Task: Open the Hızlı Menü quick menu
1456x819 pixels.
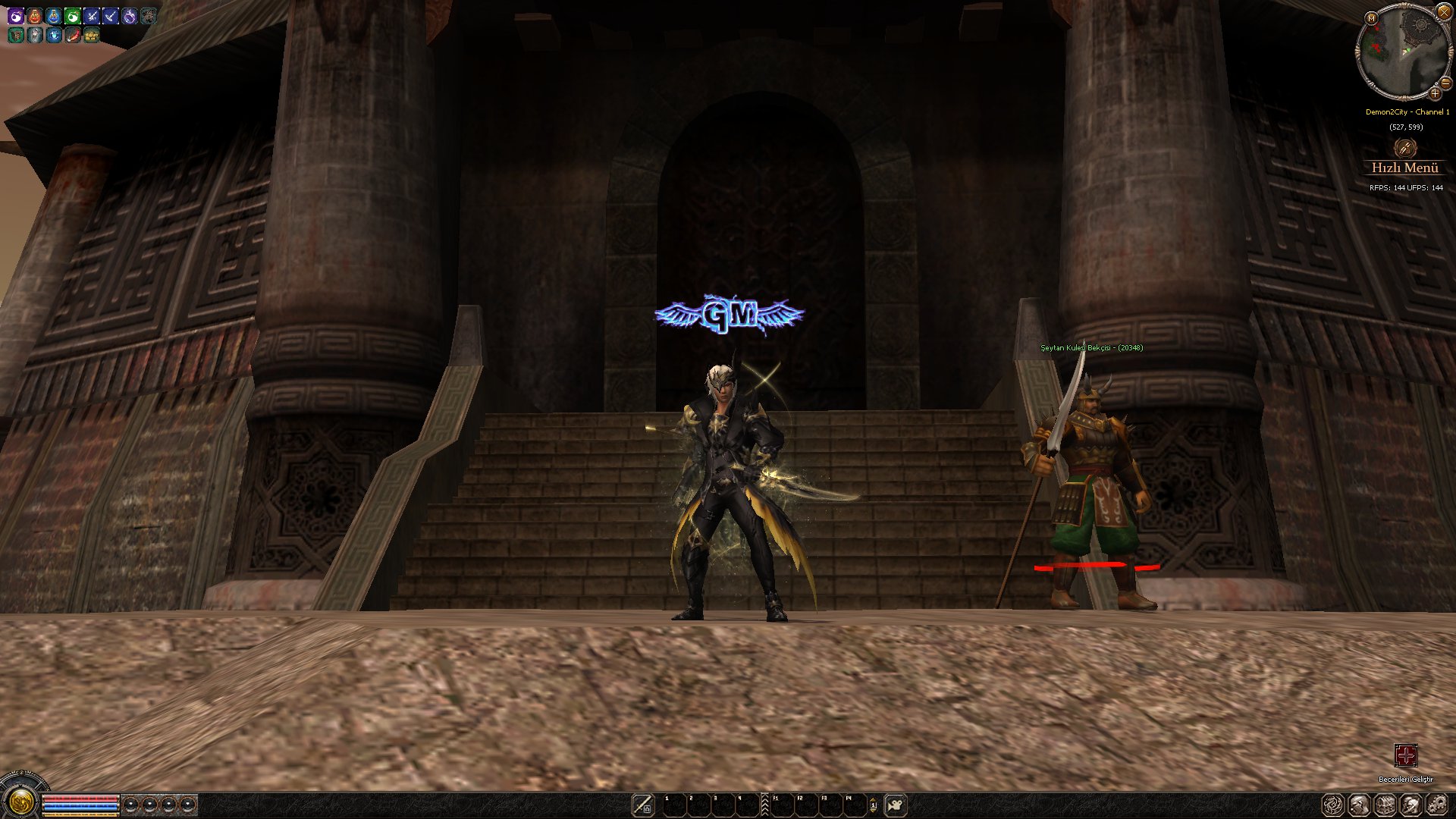Action: click(1404, 168)
